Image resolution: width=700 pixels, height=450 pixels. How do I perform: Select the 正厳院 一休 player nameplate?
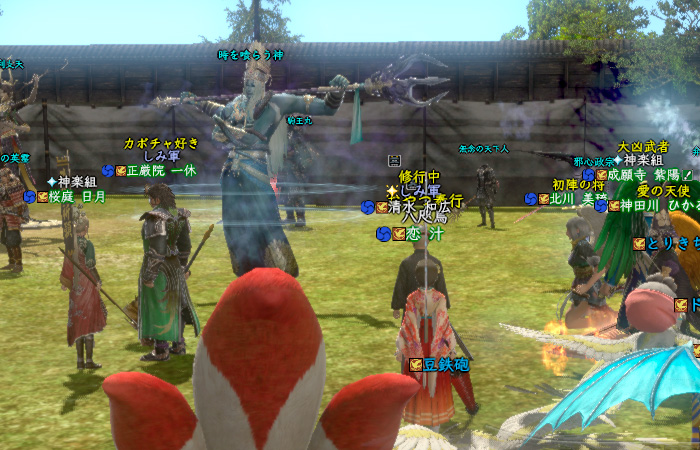click(160, 171)
